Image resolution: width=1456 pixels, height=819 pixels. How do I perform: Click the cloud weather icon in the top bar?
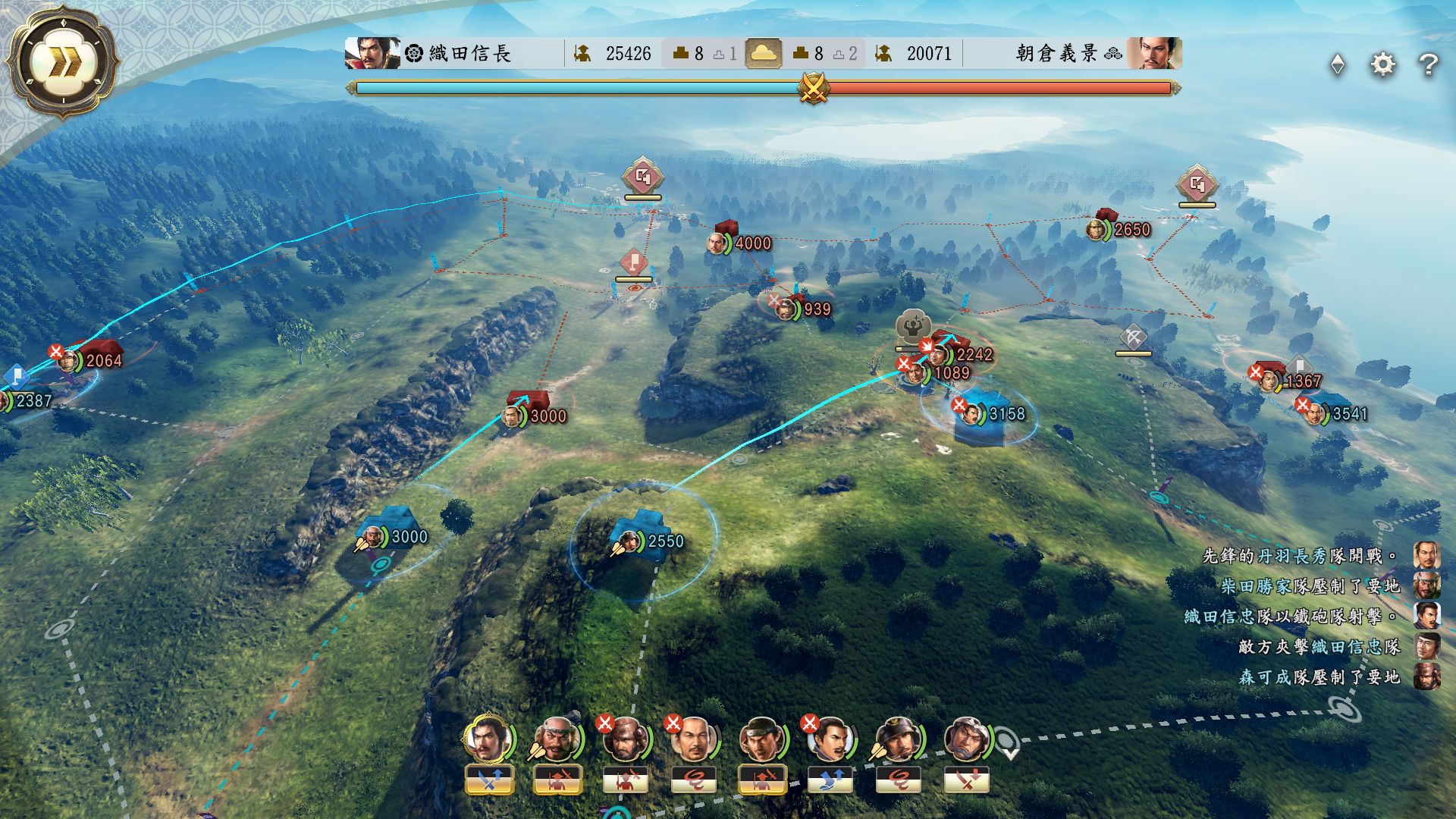[763, 53]
